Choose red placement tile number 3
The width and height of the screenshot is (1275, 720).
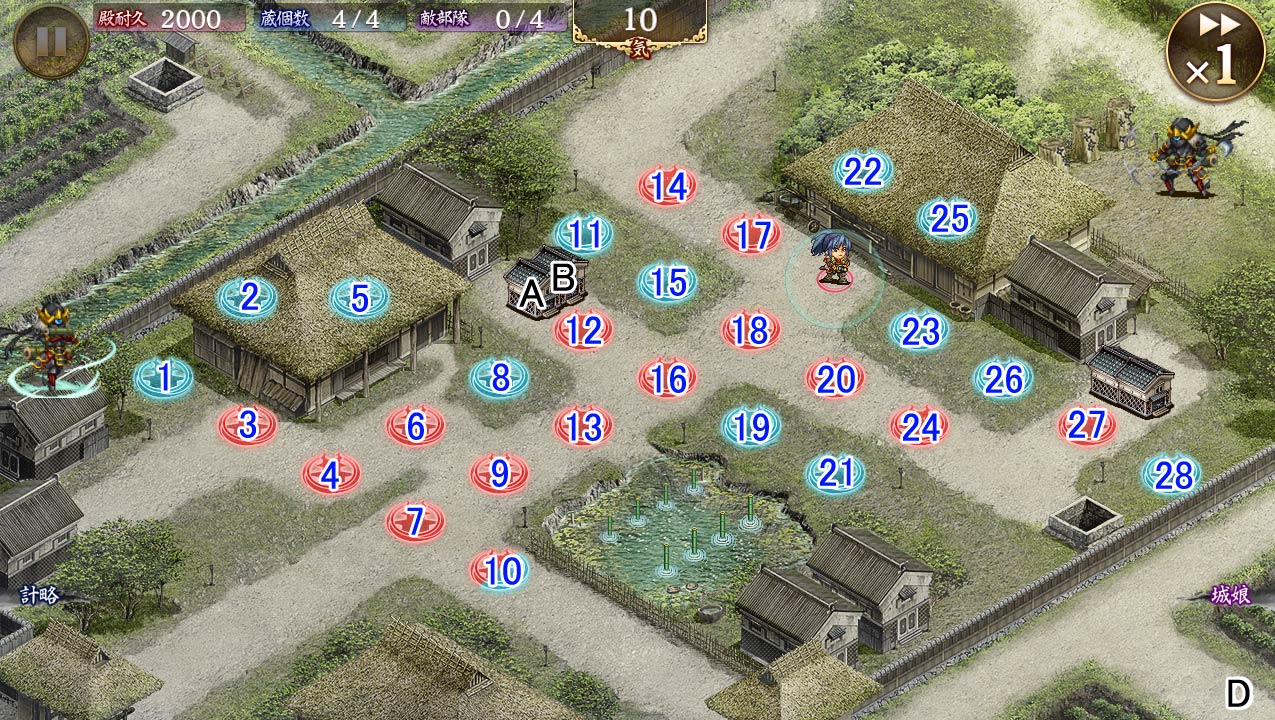click(248, 425)
